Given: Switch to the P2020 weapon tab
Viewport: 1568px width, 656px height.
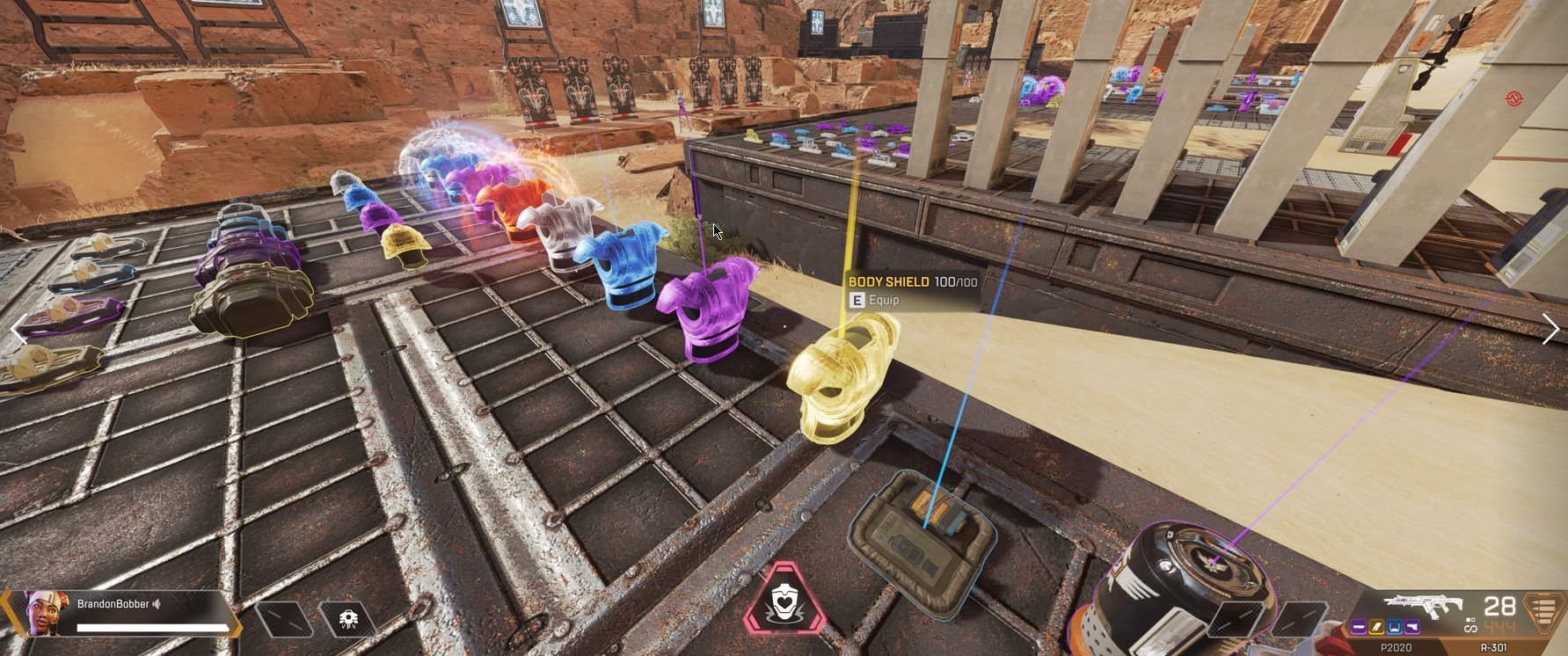Looking at the screenshot, I should [x=1397, y=645].
